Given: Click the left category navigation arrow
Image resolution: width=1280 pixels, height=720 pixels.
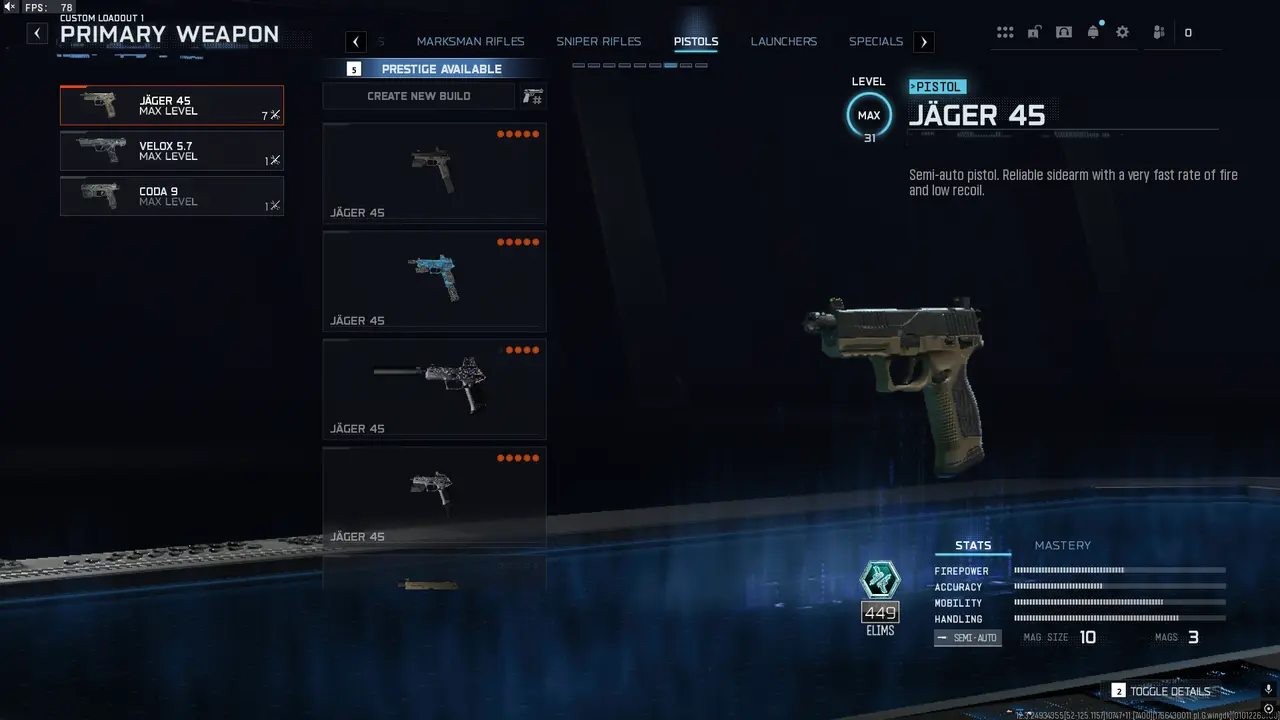Looking at the screenshot, I should pyautogui.click(x=355, y=41).
